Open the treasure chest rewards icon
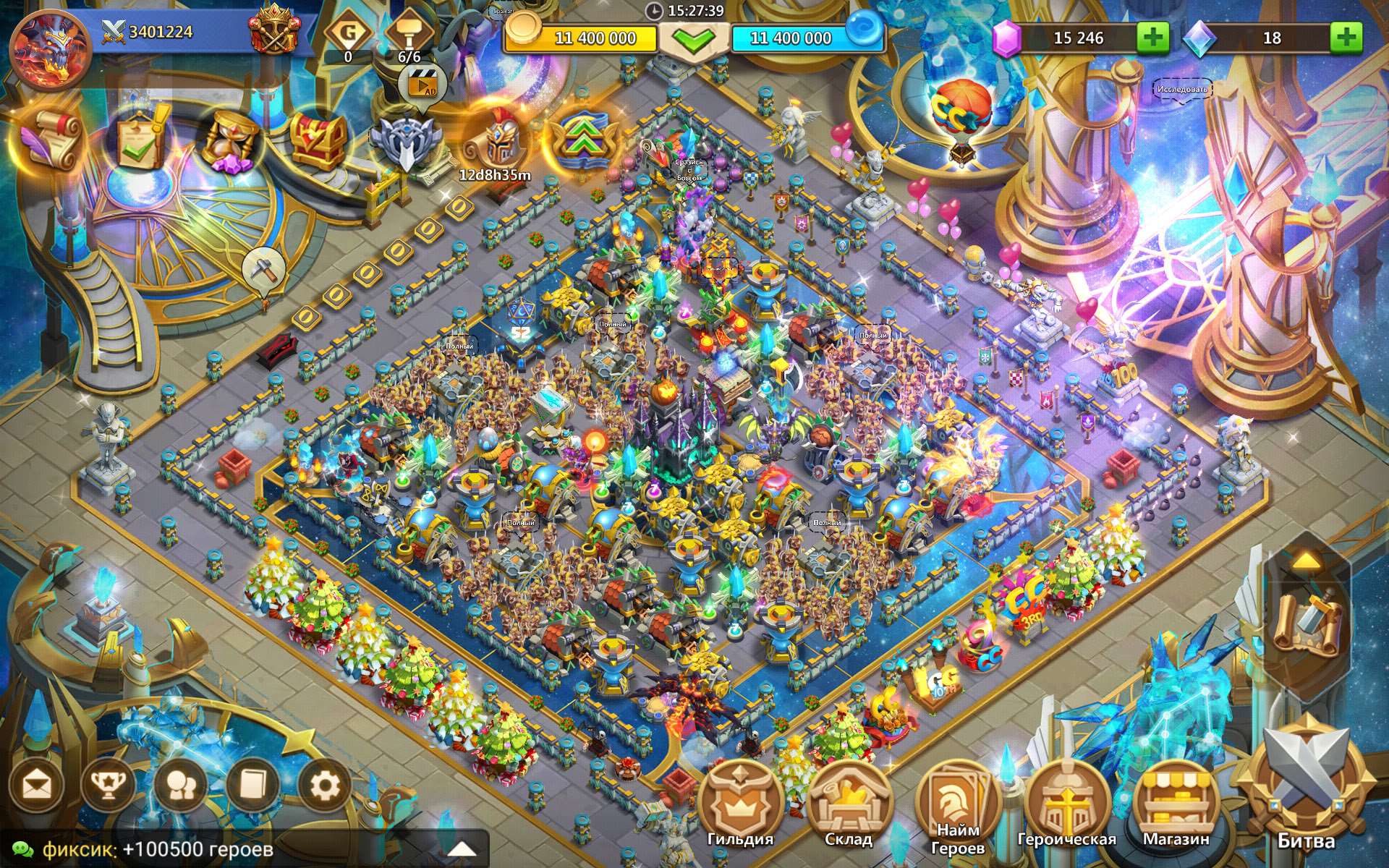The width and height of the screenshot is (1389, 868). (x=318, y=140)
